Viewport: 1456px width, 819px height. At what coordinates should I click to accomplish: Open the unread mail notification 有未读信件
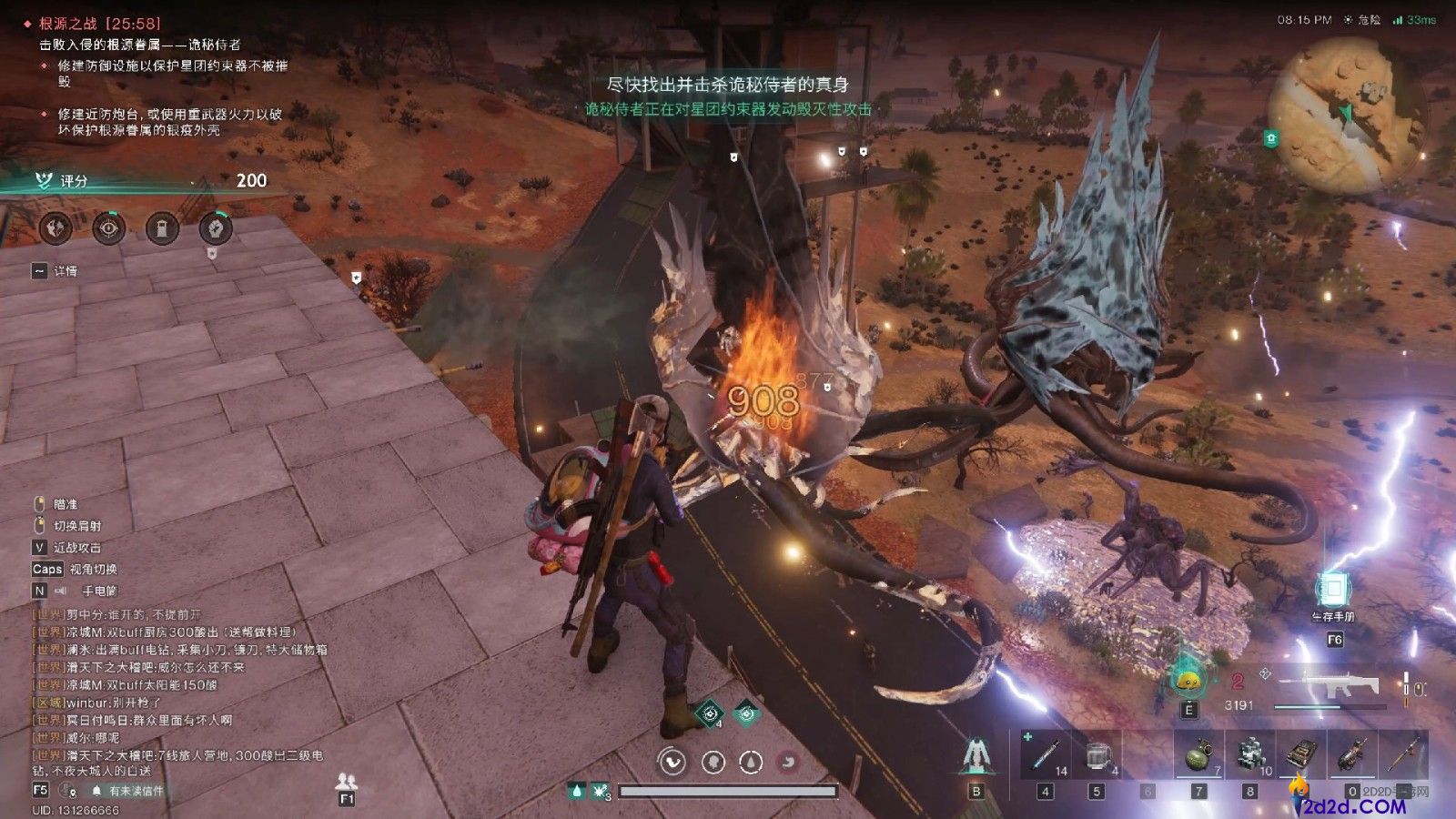[x=127, y=791]
